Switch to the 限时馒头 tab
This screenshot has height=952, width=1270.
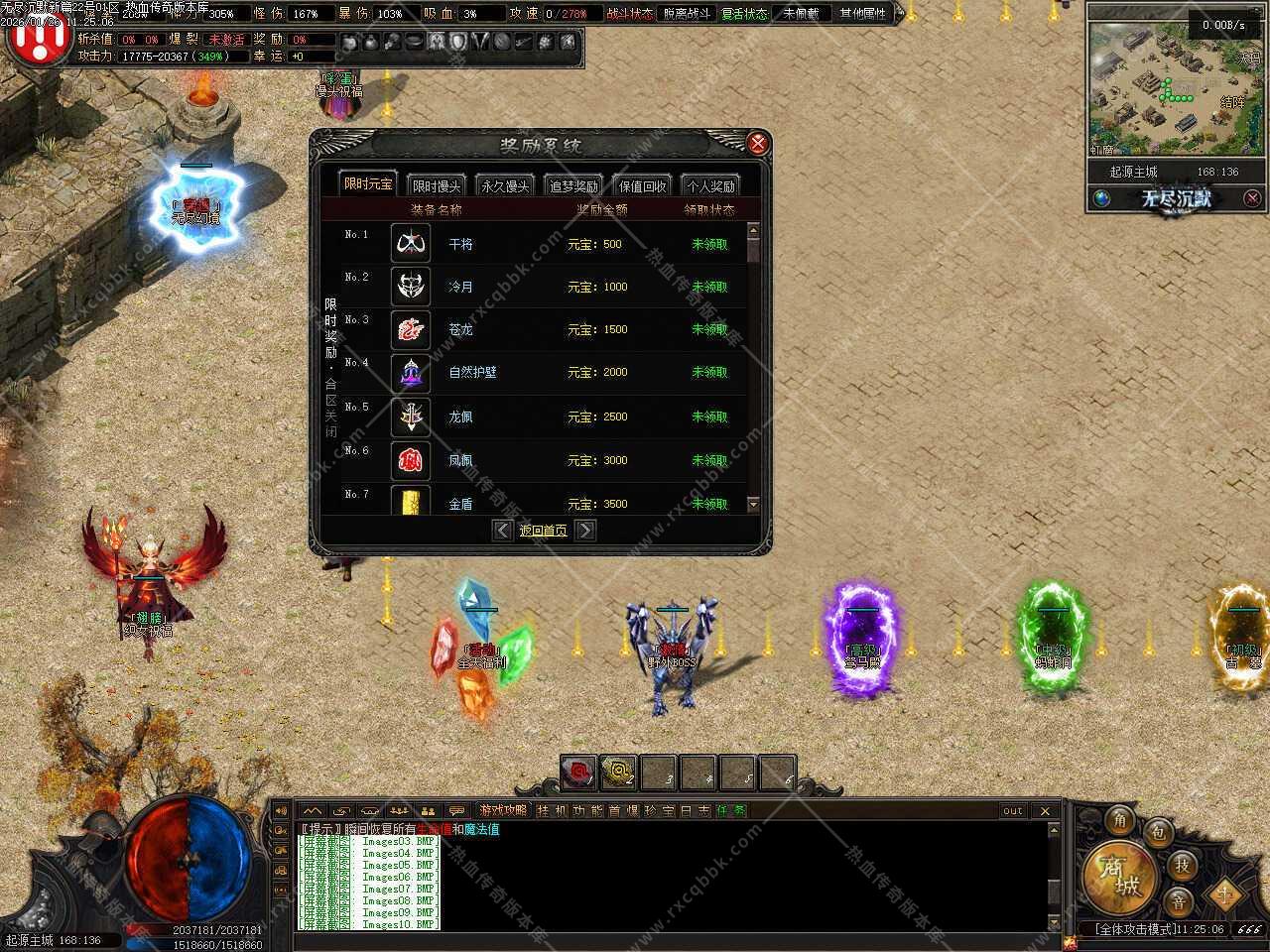tap(437, 186)
